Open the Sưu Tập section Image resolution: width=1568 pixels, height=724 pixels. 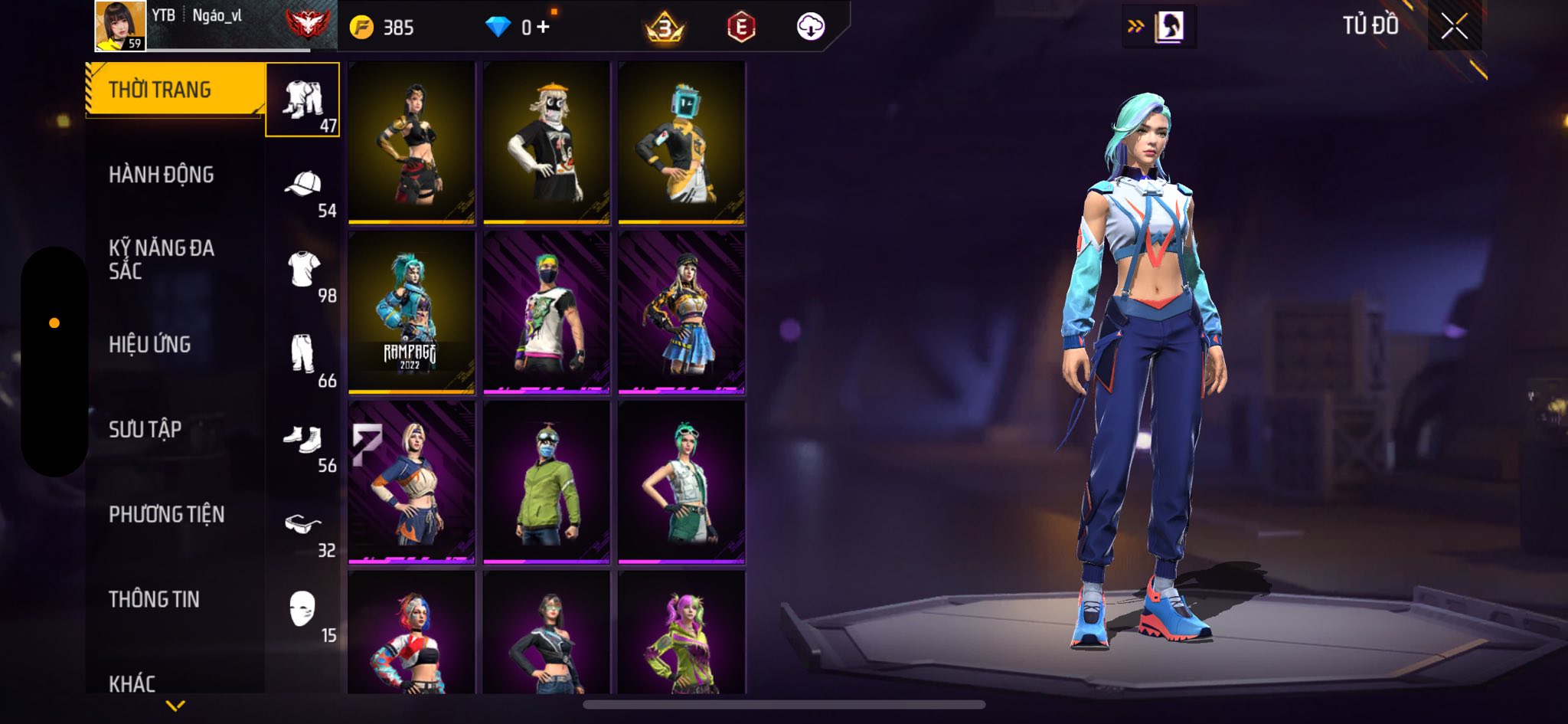click(145, 429)
